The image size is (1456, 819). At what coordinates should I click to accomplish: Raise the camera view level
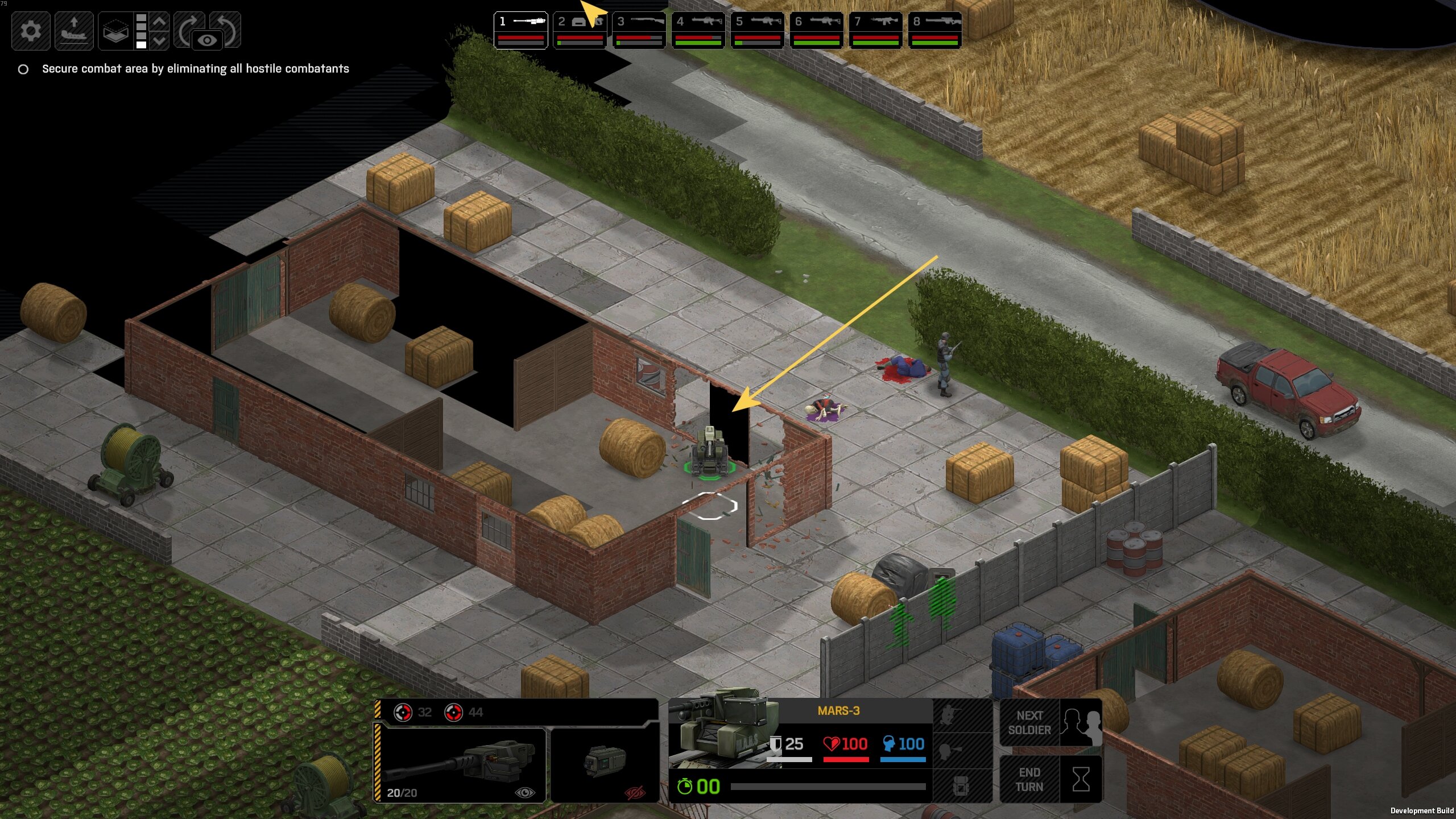click(x=160, y=22)
